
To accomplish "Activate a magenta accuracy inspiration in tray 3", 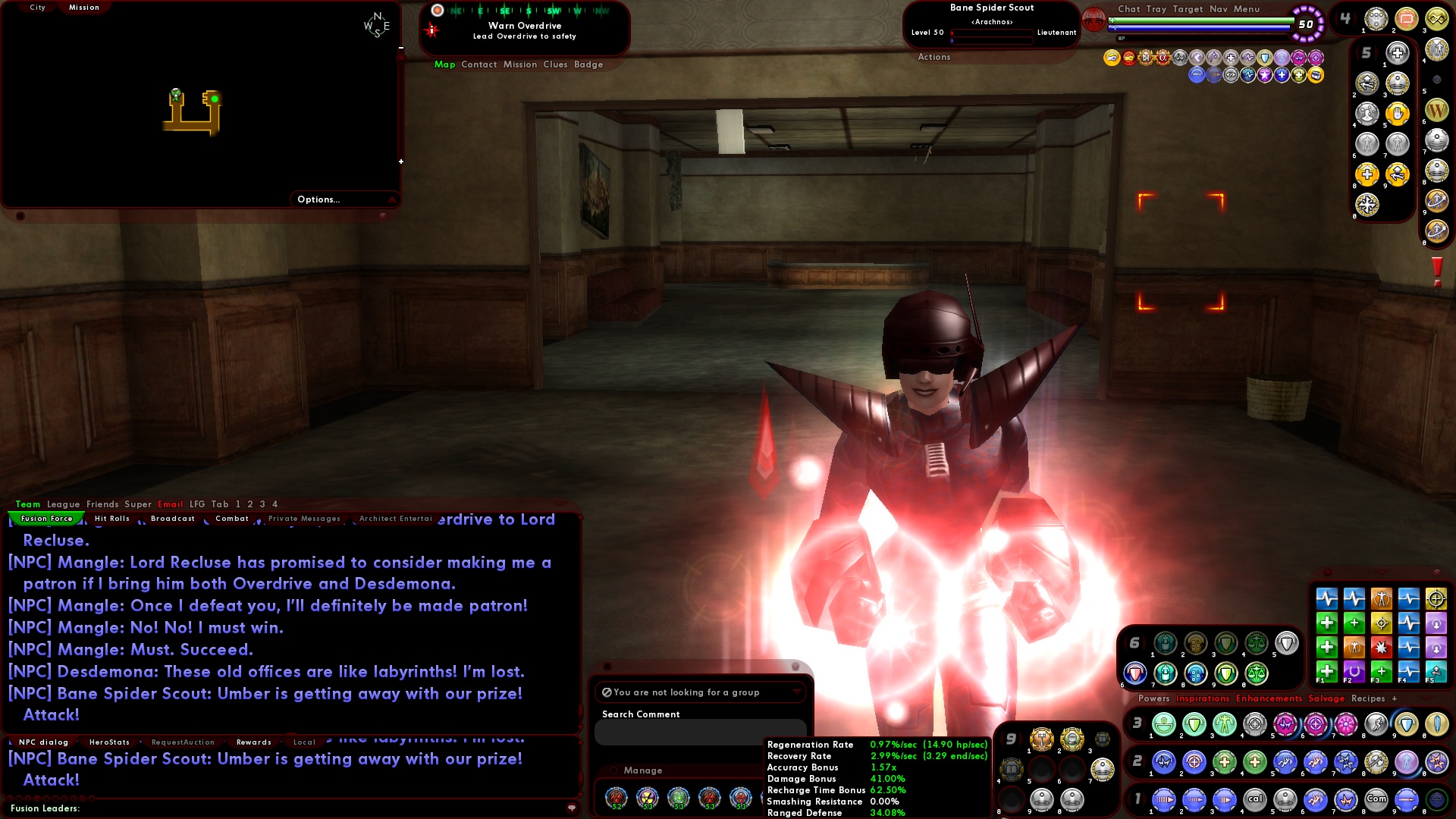I will click(x=1315, y=724).
